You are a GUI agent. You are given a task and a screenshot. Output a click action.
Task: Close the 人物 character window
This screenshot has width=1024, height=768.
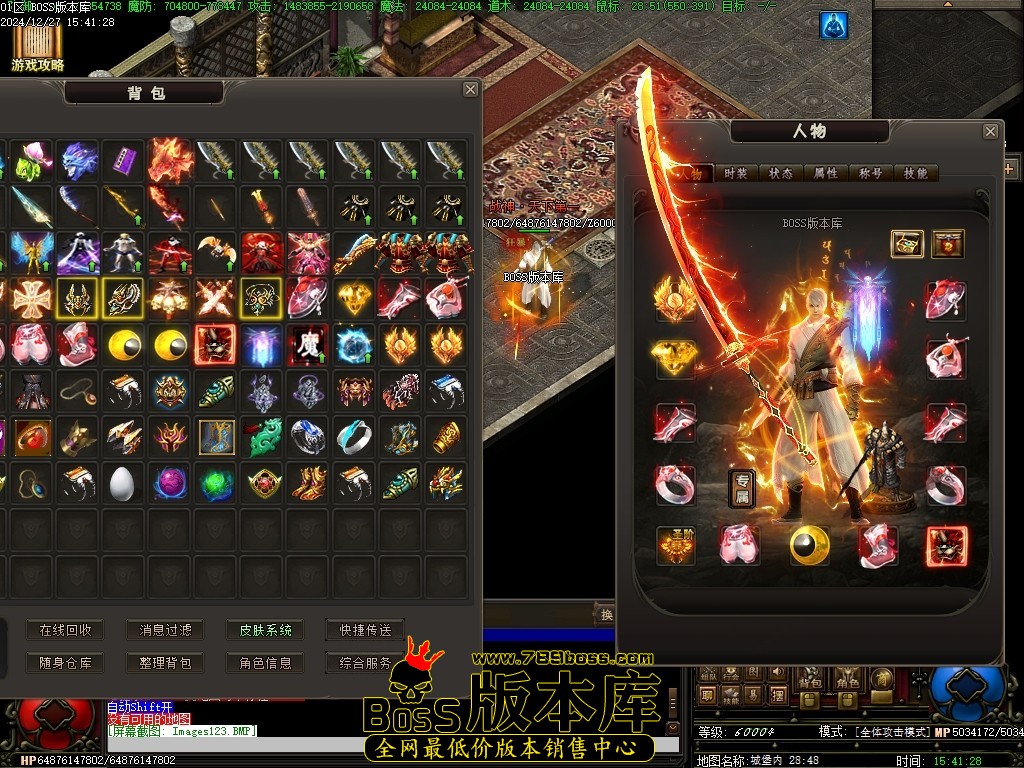(990, 131)
